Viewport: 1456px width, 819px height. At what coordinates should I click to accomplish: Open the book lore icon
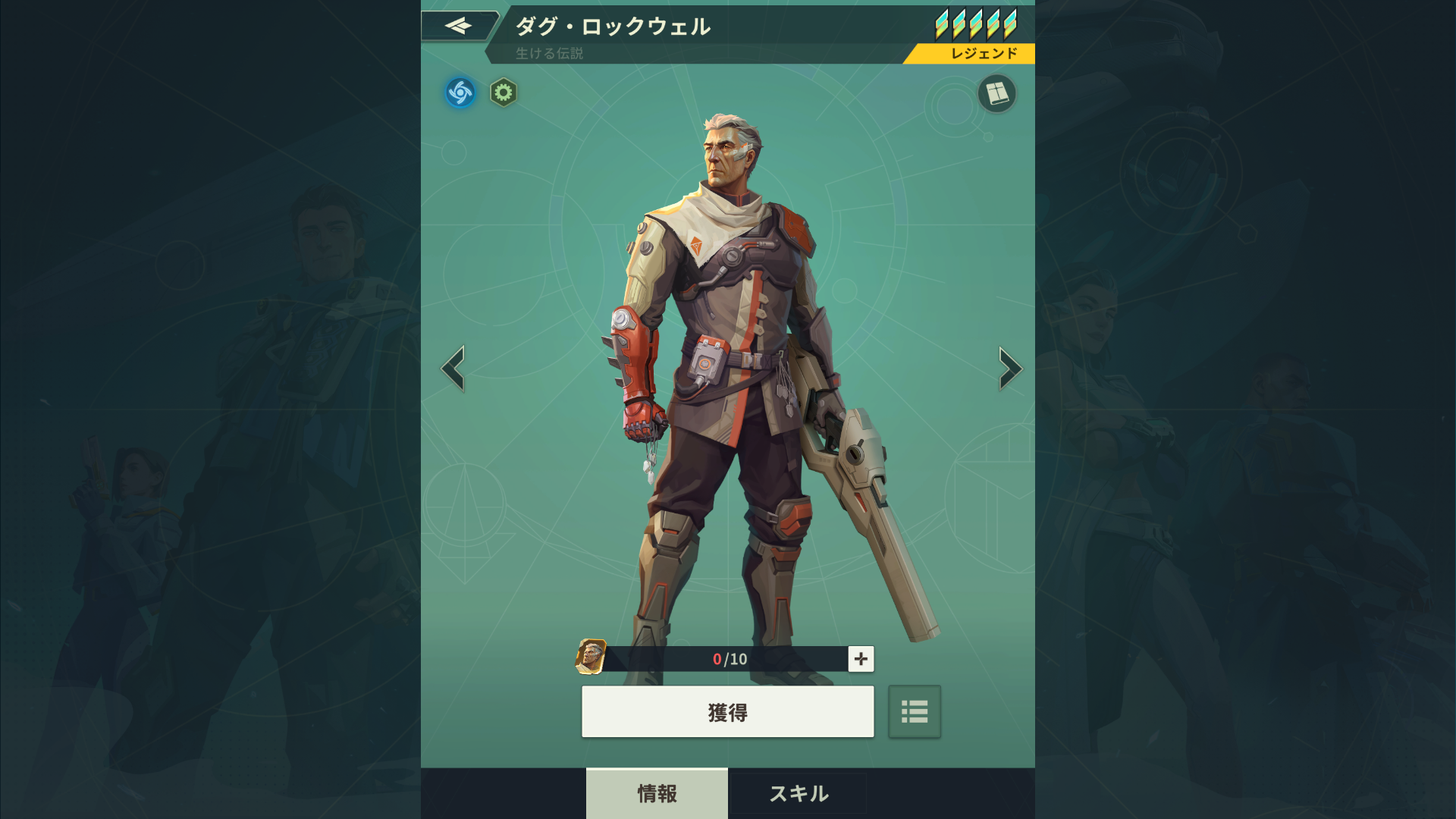click(996, 93)
